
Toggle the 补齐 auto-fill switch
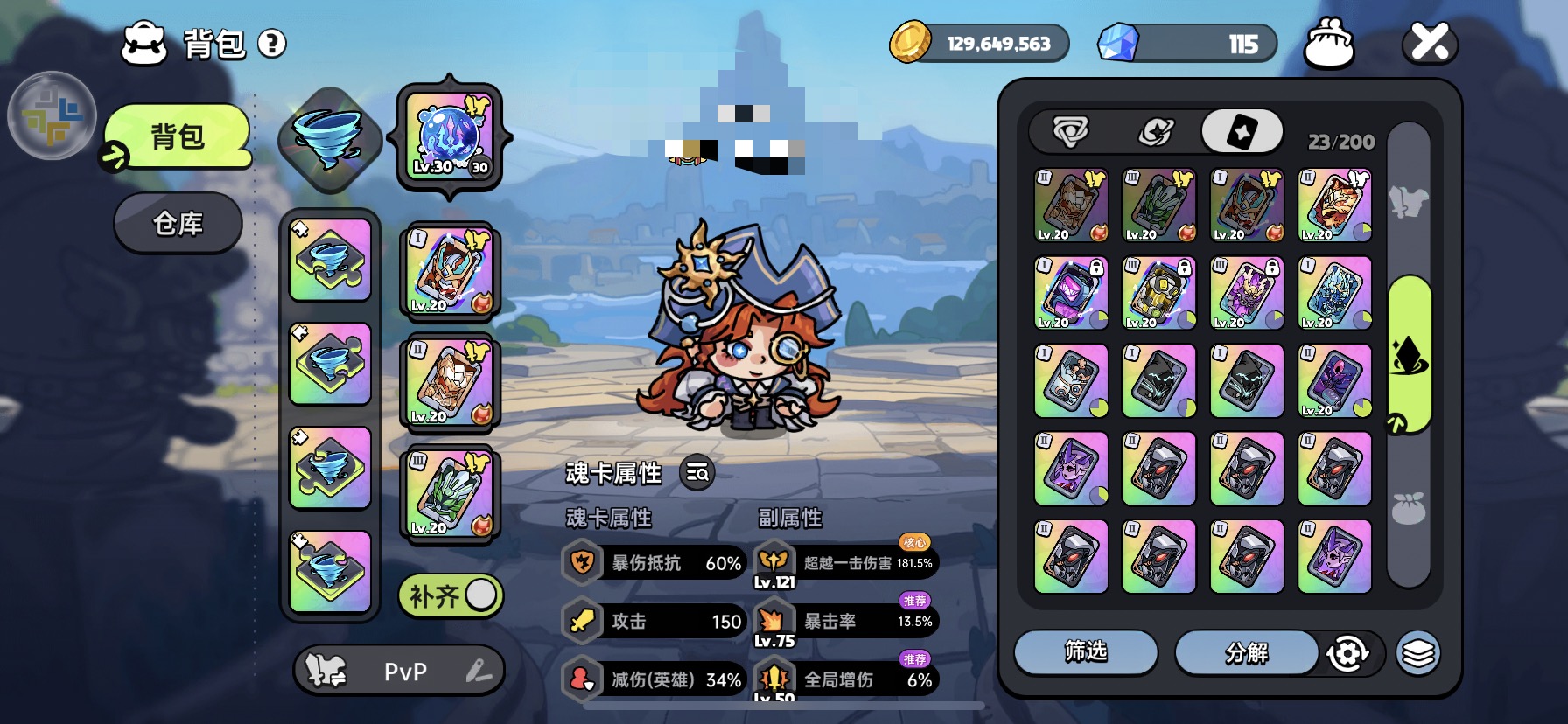point(451,596)
